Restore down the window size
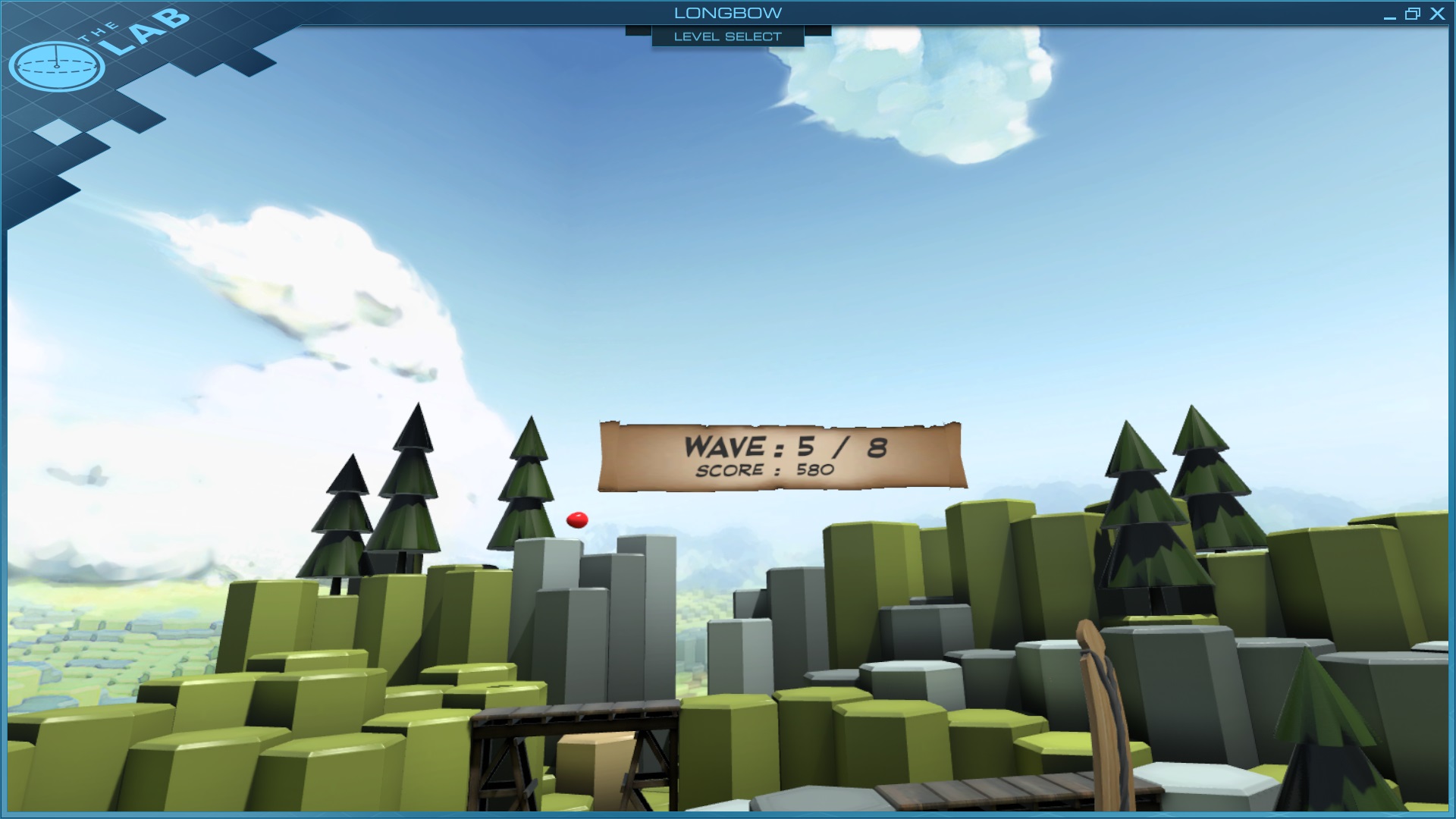Viewport: 1456px width, 819px height. [1412, 14]
